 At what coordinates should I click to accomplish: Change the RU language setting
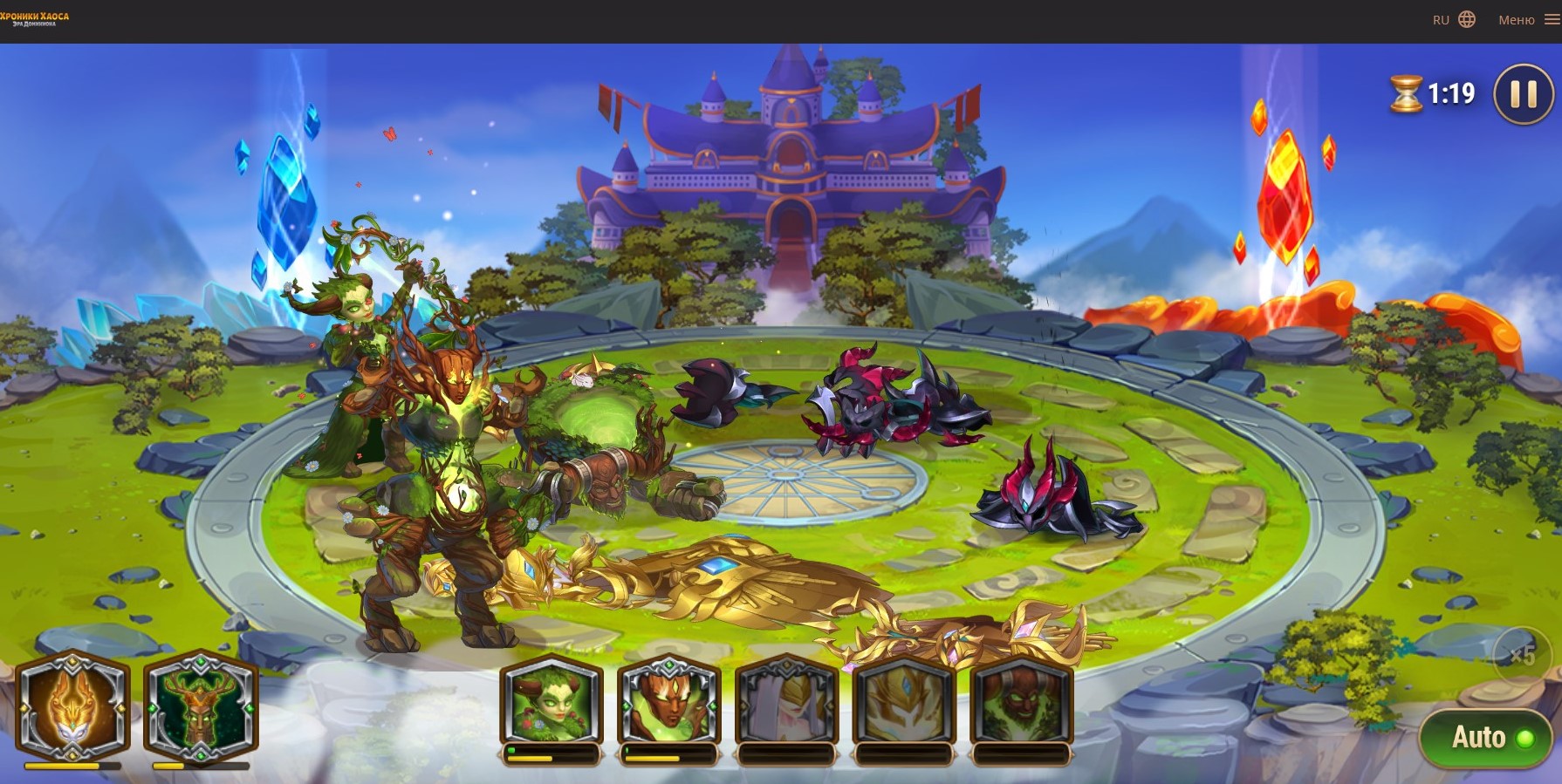click(x=1454, y=20)
